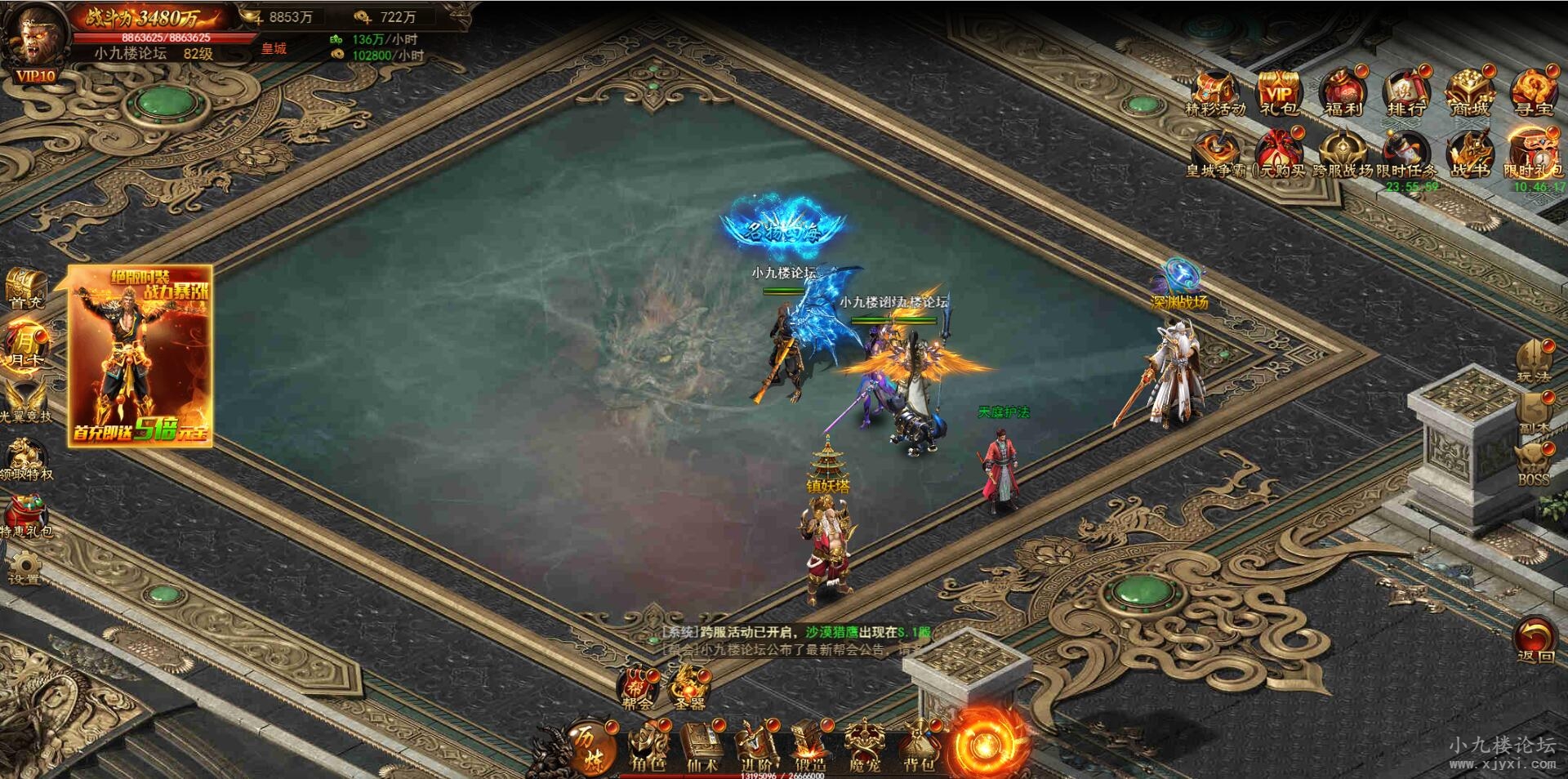Open the 寻宝 treasure hunt icon
The height and width of the screenshot is (779, 1568).
point(1532,91)
